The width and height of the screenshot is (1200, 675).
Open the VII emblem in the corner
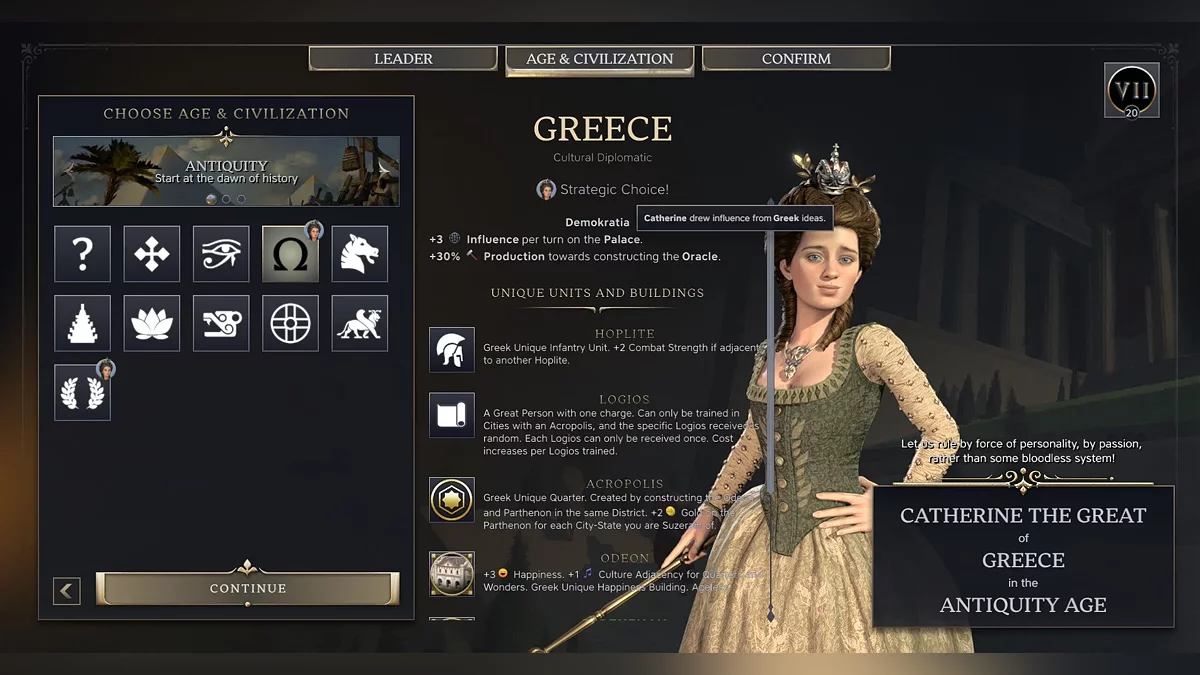pos(1132,91)
